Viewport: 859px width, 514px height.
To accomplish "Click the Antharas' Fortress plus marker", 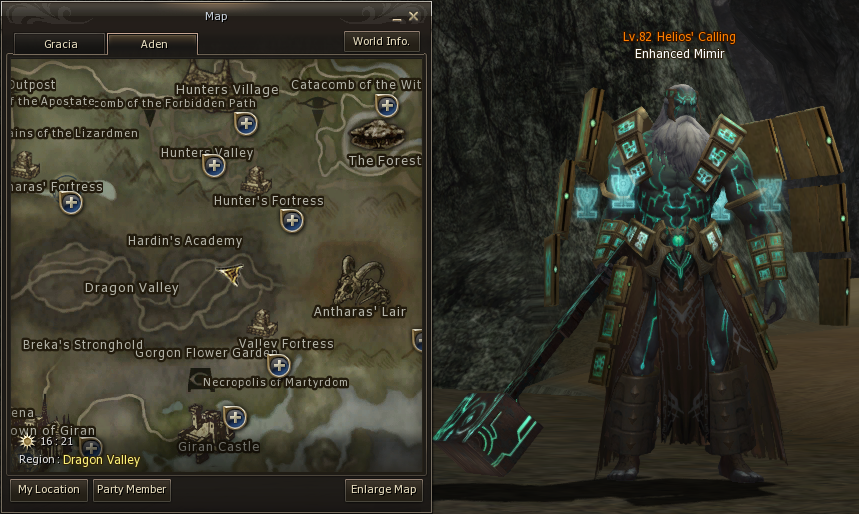I will pyautogui.click(x=71, y=203).
